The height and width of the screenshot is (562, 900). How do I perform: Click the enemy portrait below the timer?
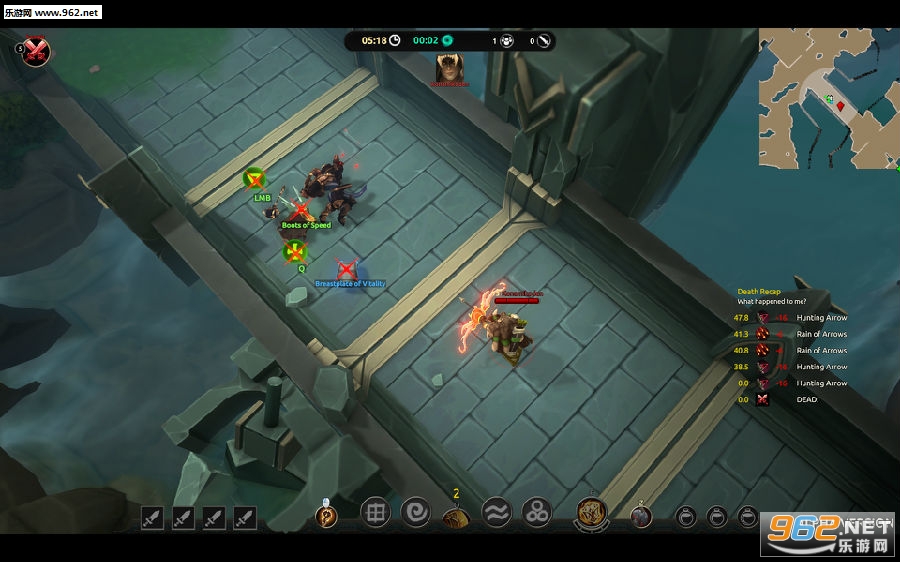pyautogui.click(x=449, y=67)
